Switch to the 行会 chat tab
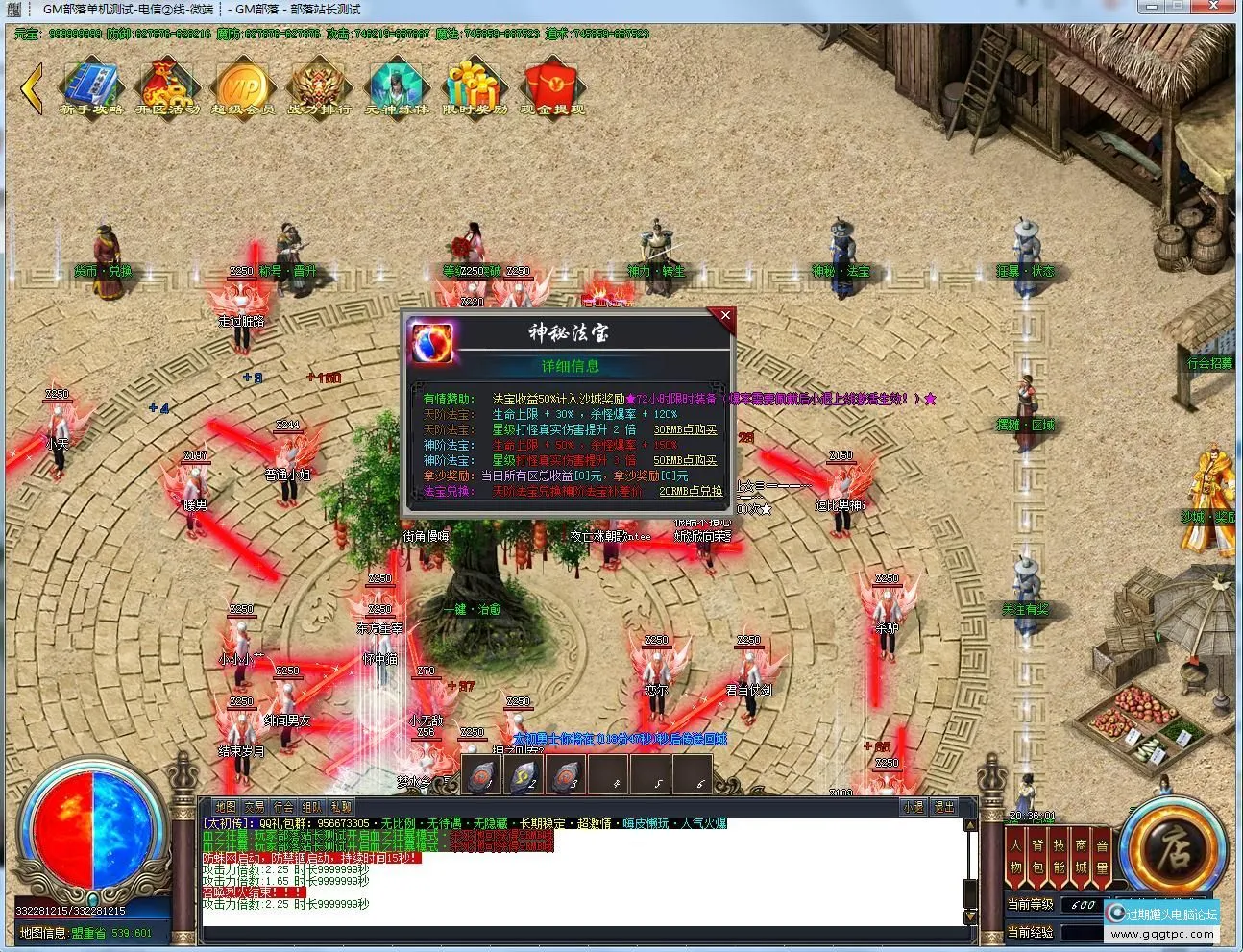1243x952 pixels. tap(283, 807)
